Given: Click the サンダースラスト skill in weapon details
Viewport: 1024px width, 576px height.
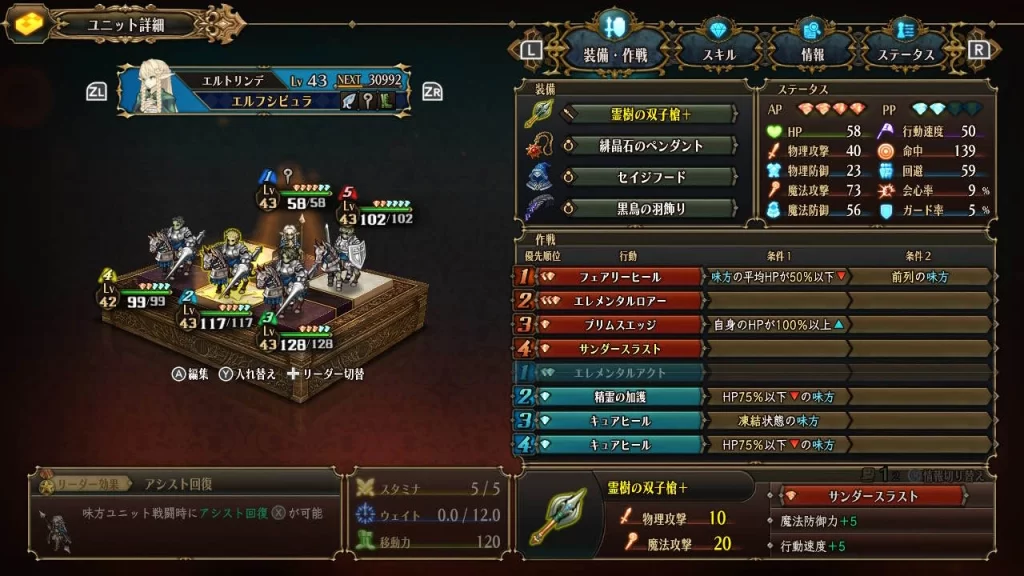Looking at the screenshot, I should click(875, 496).
